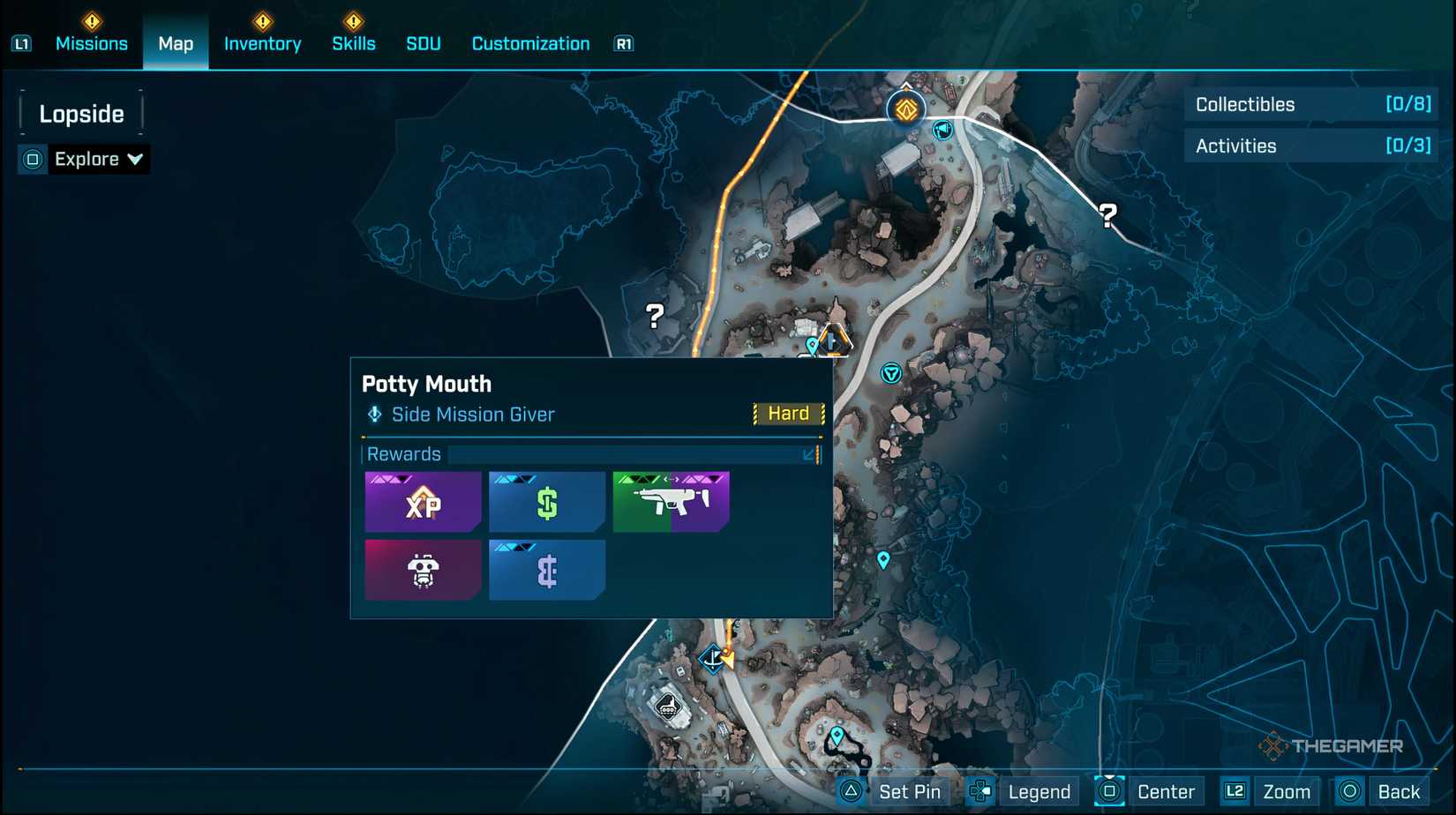Toggle the Activities [0/3] tracker
Viewport: 1456px width, 815px height.
coord(1310,146)
